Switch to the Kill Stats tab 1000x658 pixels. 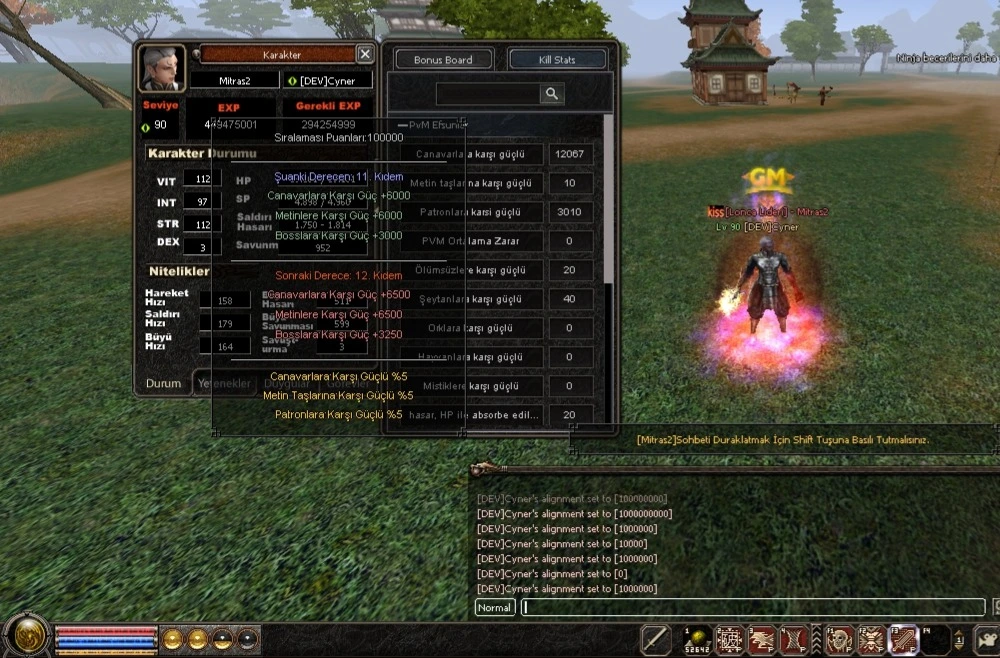coord(557,60)
